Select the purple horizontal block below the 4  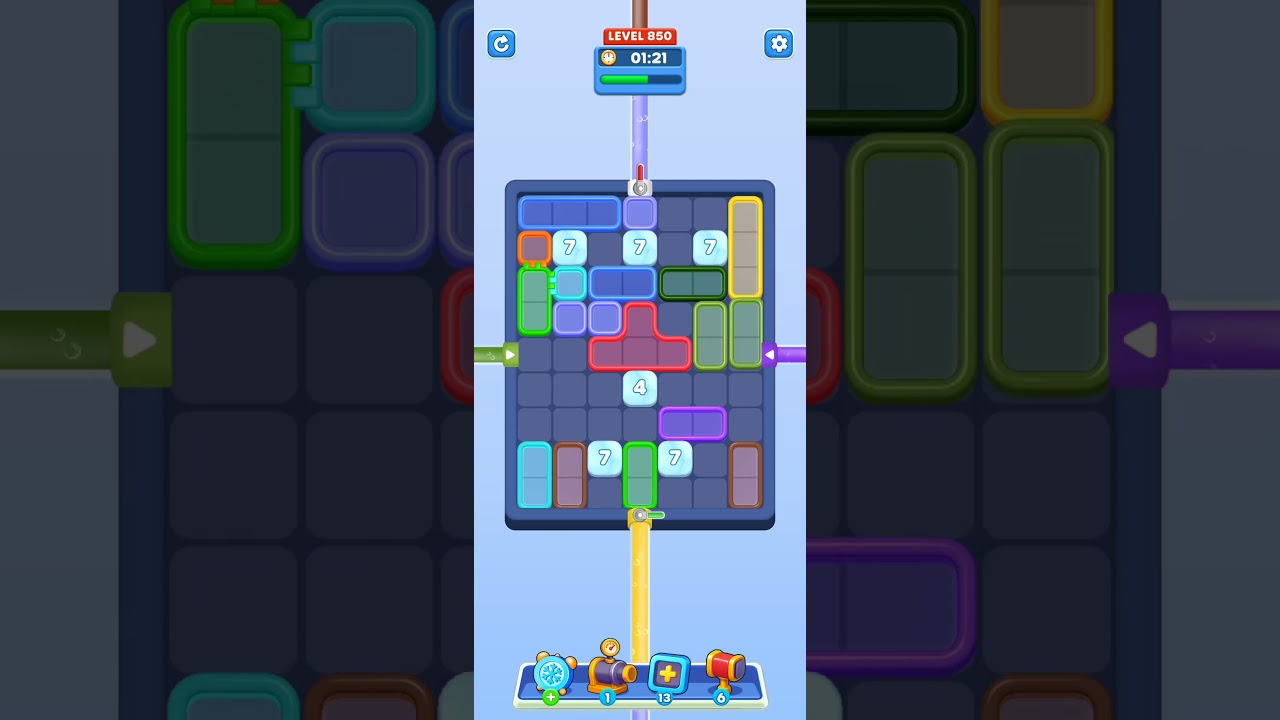coord(692,423)
